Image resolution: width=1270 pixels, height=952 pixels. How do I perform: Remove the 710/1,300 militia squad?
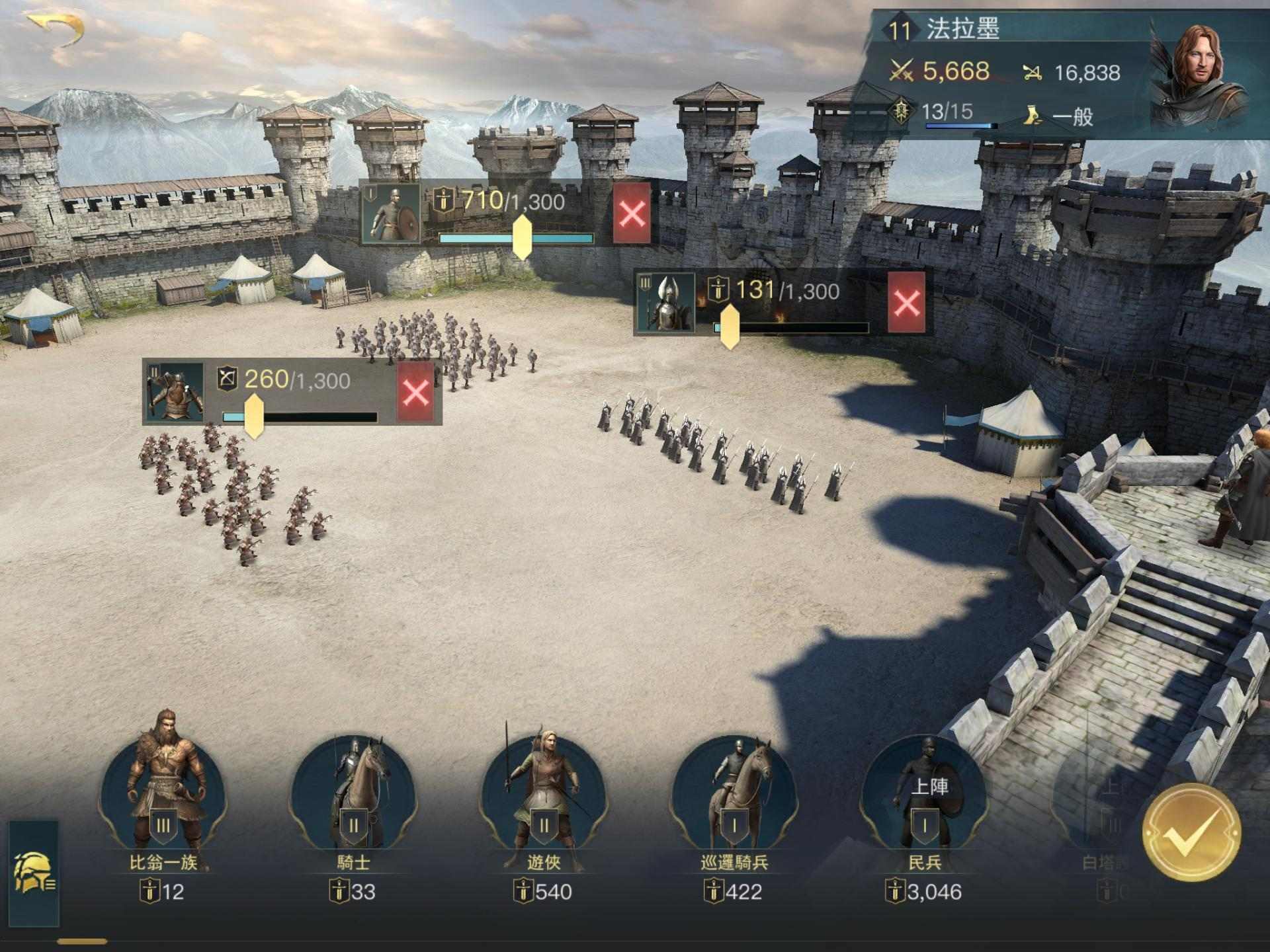coord(632,214)
